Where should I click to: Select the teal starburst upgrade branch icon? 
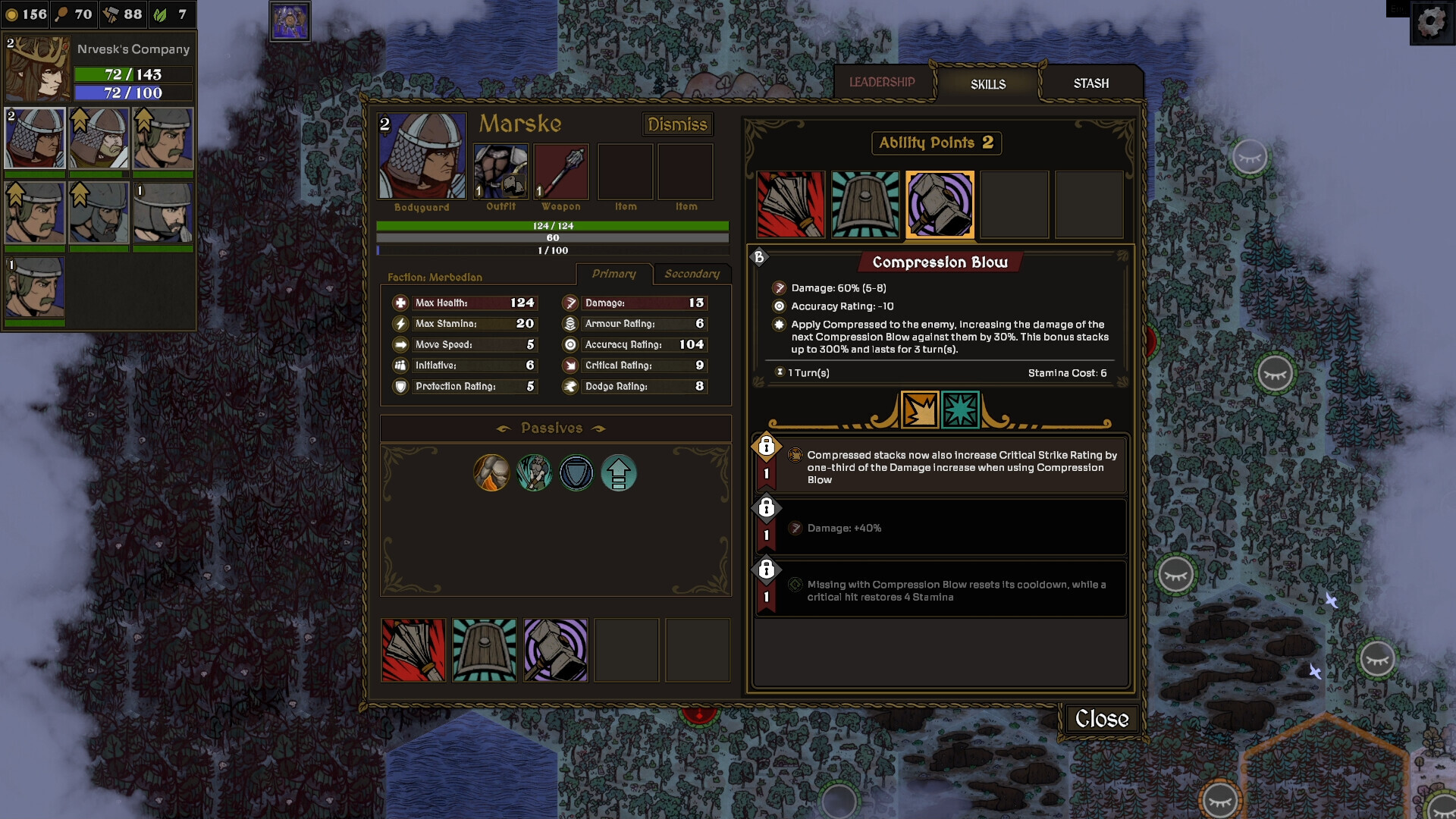960,410
